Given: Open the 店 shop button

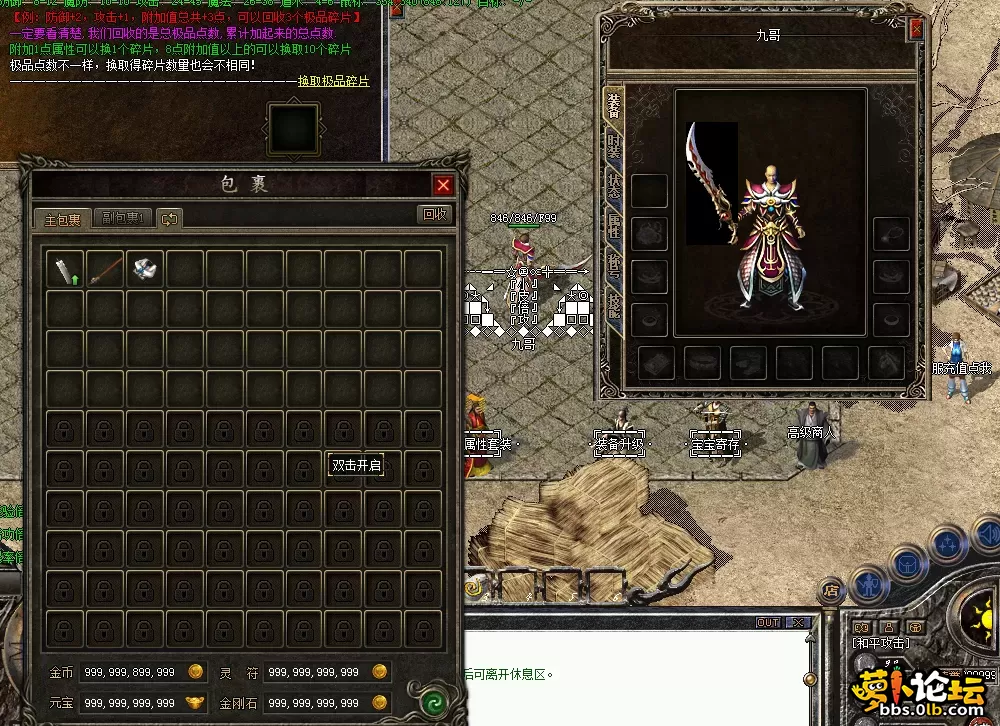Looking at the screenshot, I should tap(830, 591).
